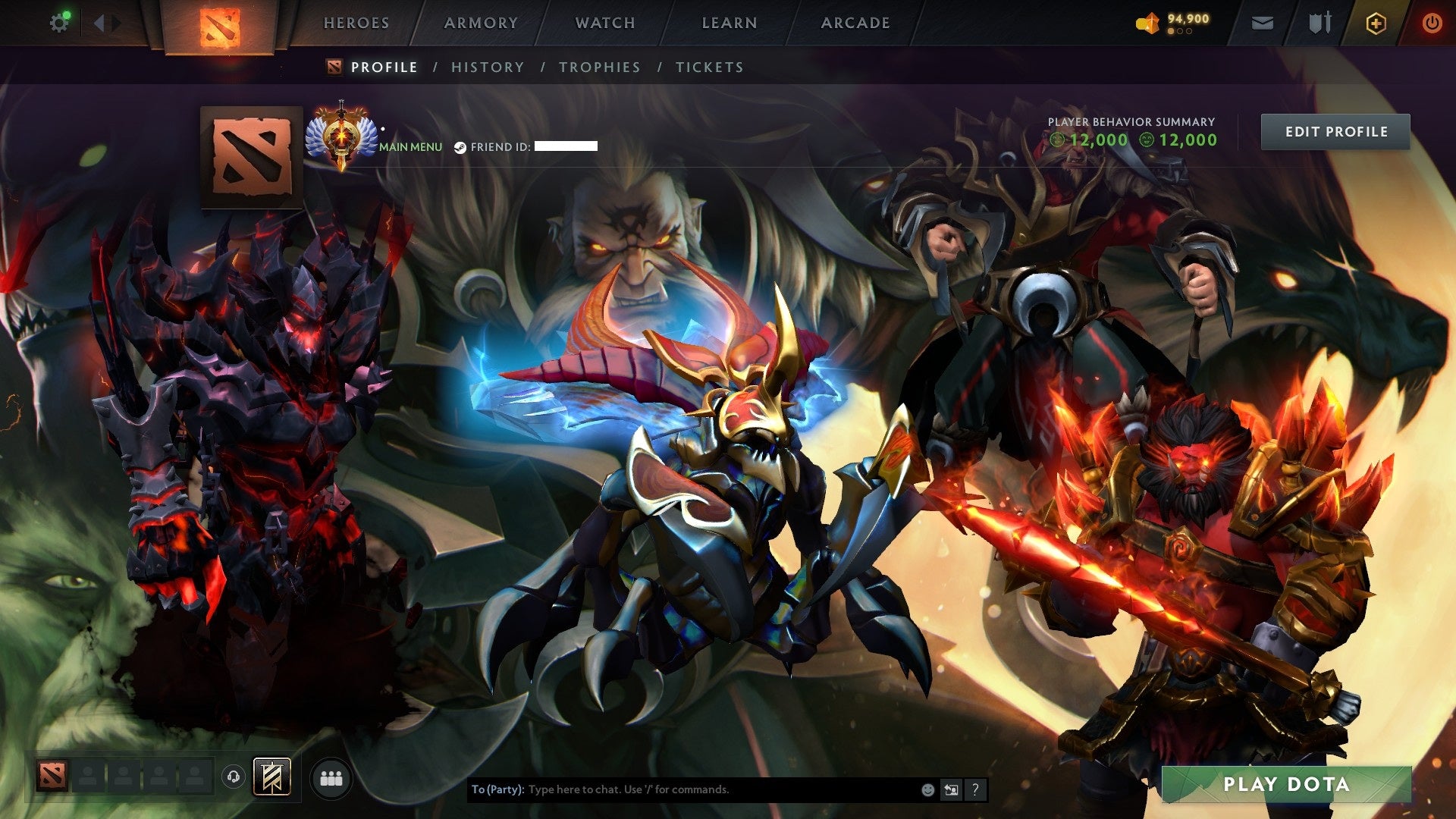Open the WATCH menu

(604, 23)
